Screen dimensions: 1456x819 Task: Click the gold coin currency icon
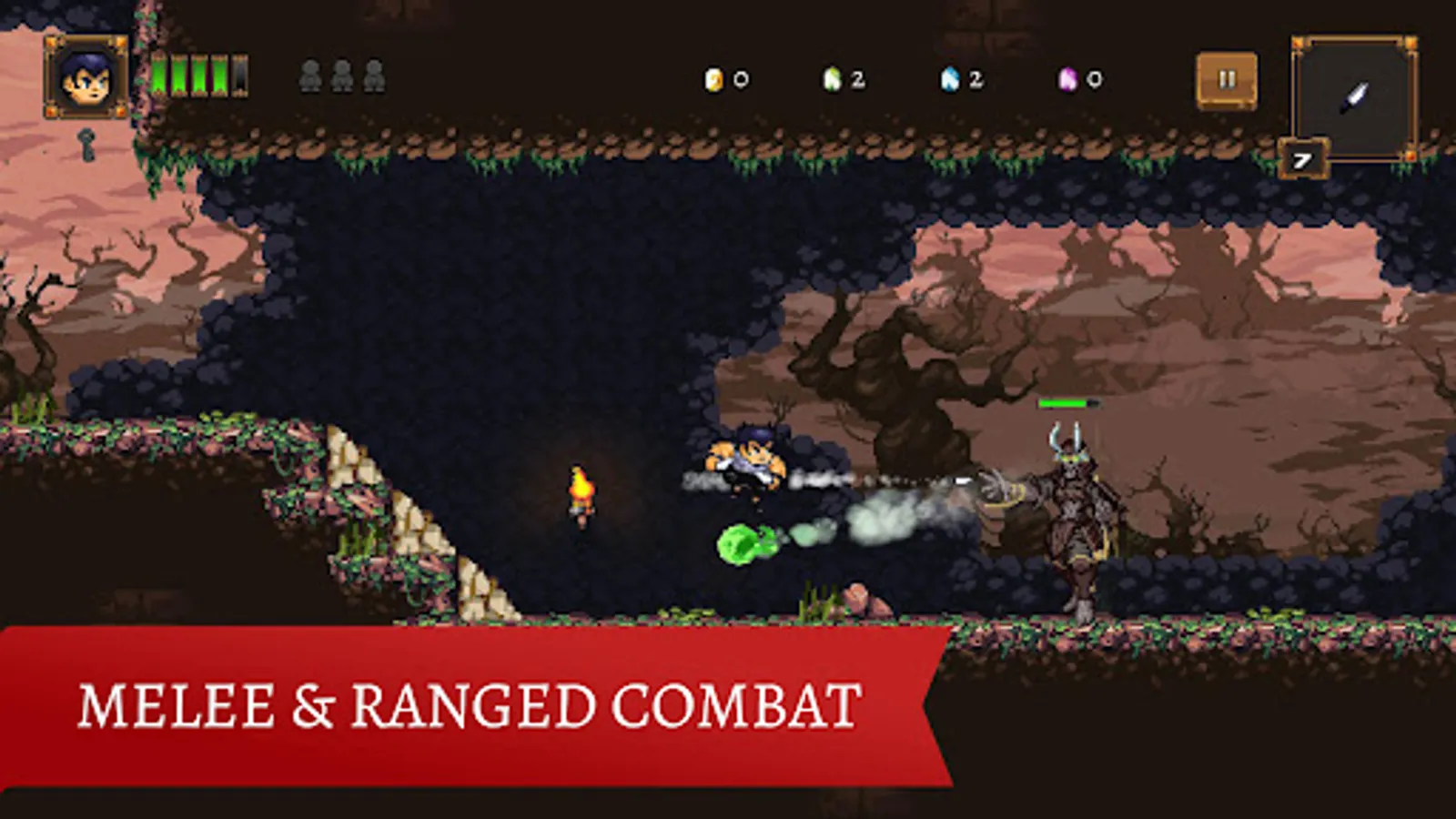pyautogui.click(x=715, y=78)
